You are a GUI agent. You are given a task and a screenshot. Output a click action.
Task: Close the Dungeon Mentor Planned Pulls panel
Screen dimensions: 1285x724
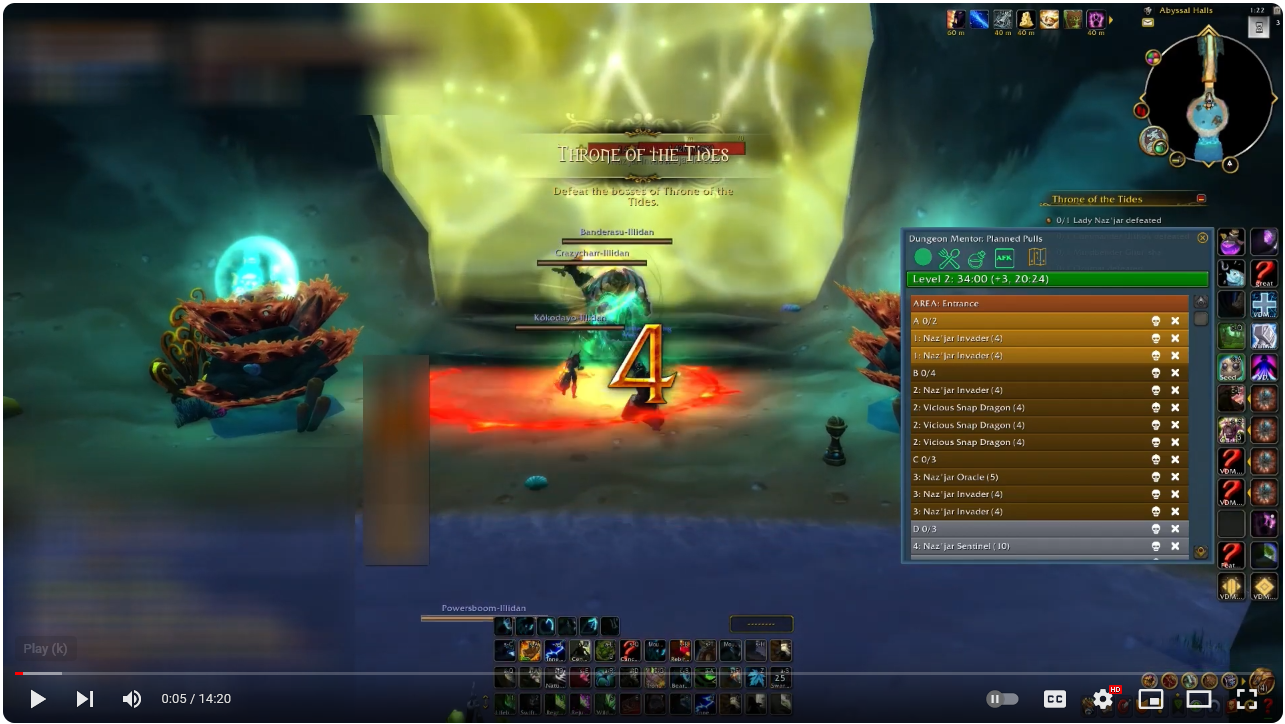pos(1202,238)
